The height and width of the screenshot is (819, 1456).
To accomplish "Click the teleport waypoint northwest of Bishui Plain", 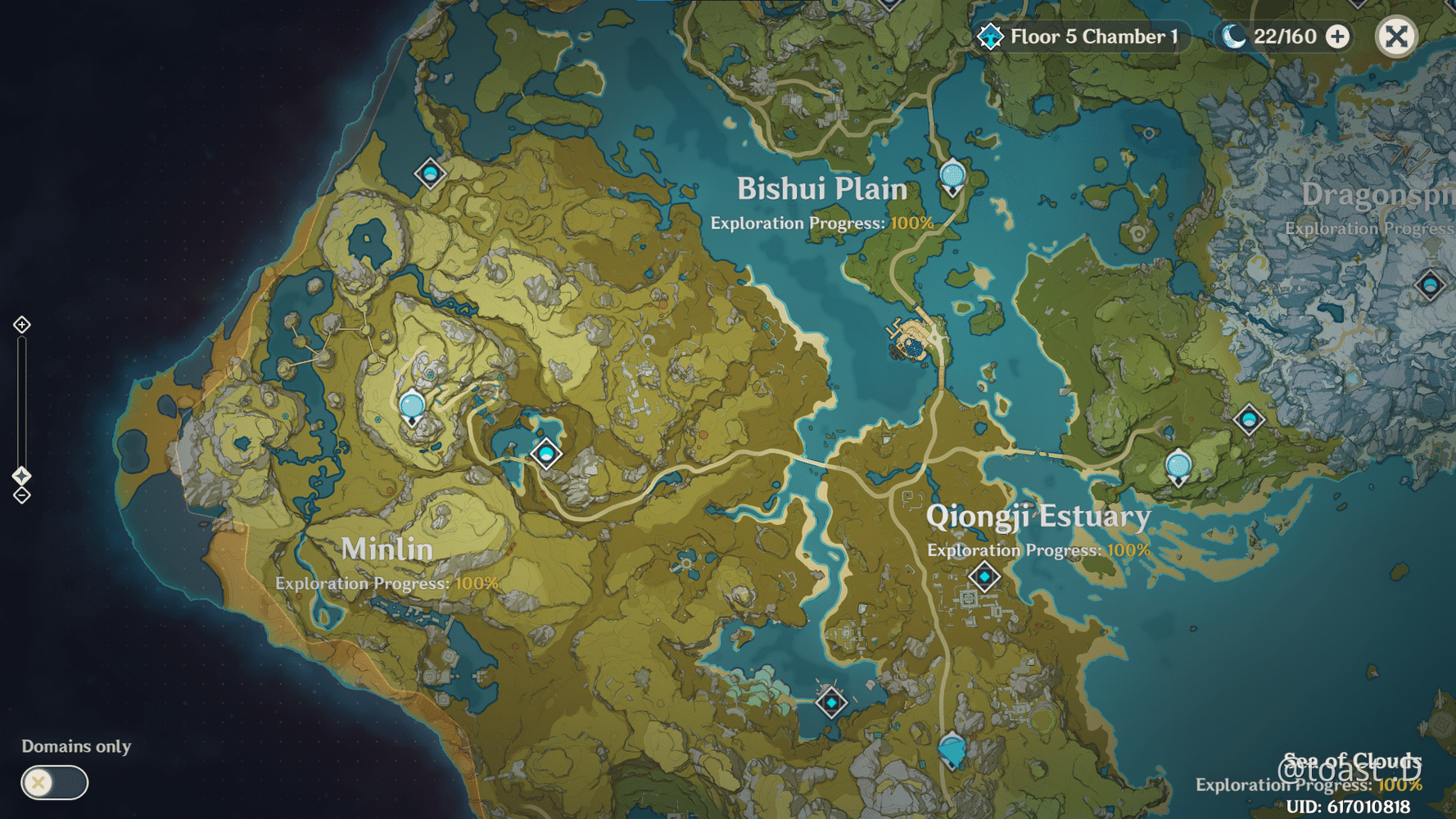I will 431,174.
